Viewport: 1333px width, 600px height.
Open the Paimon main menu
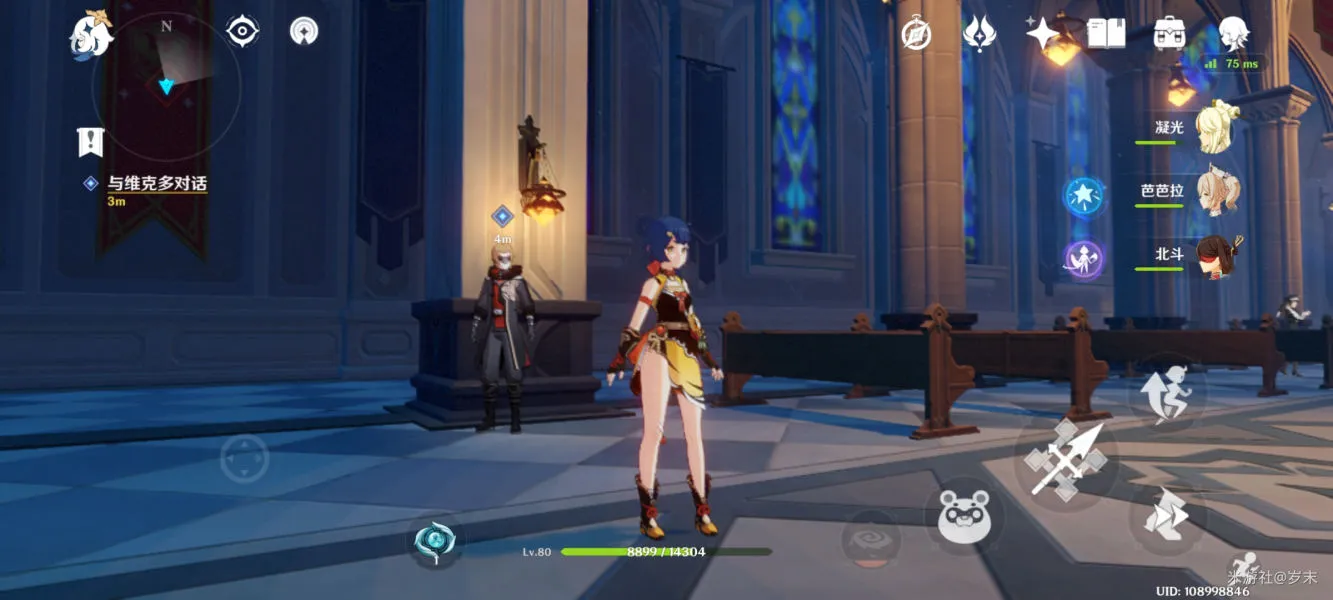point(90,36)
